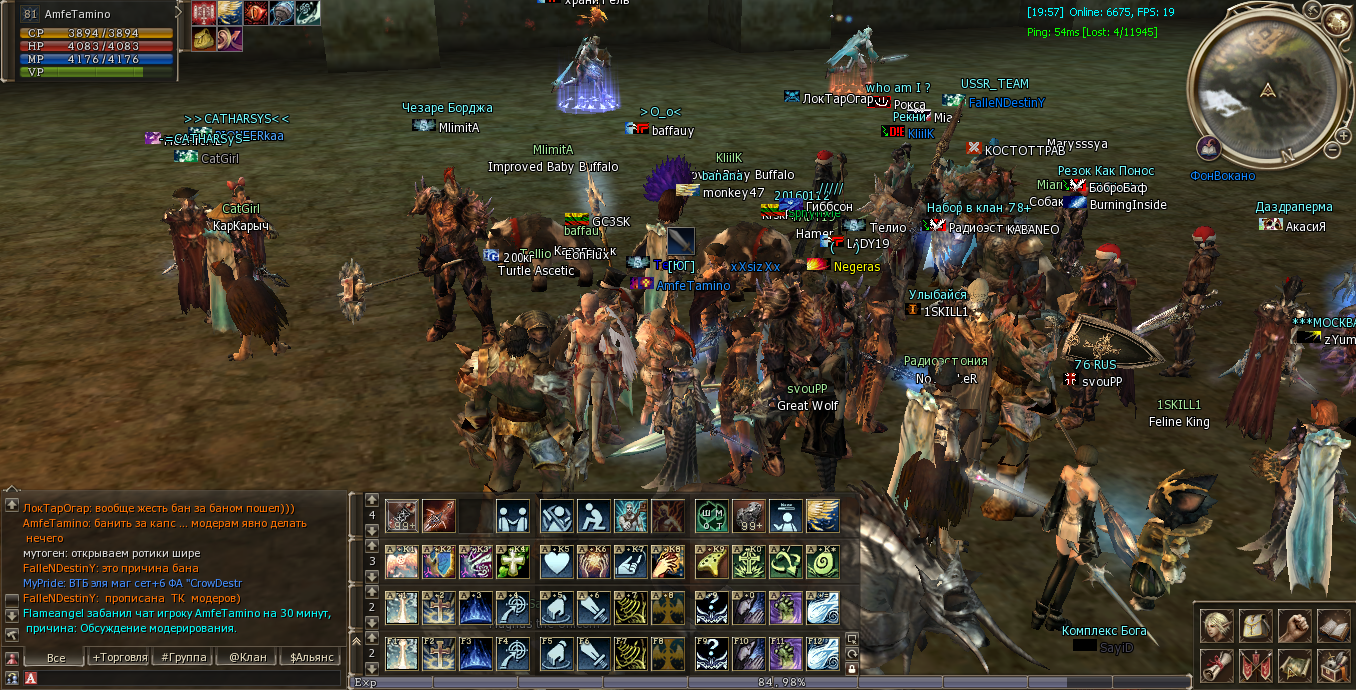The image size is (1356, 690).
Task: Switch to the +Торговля chat tab
Action: coord(119,657)
